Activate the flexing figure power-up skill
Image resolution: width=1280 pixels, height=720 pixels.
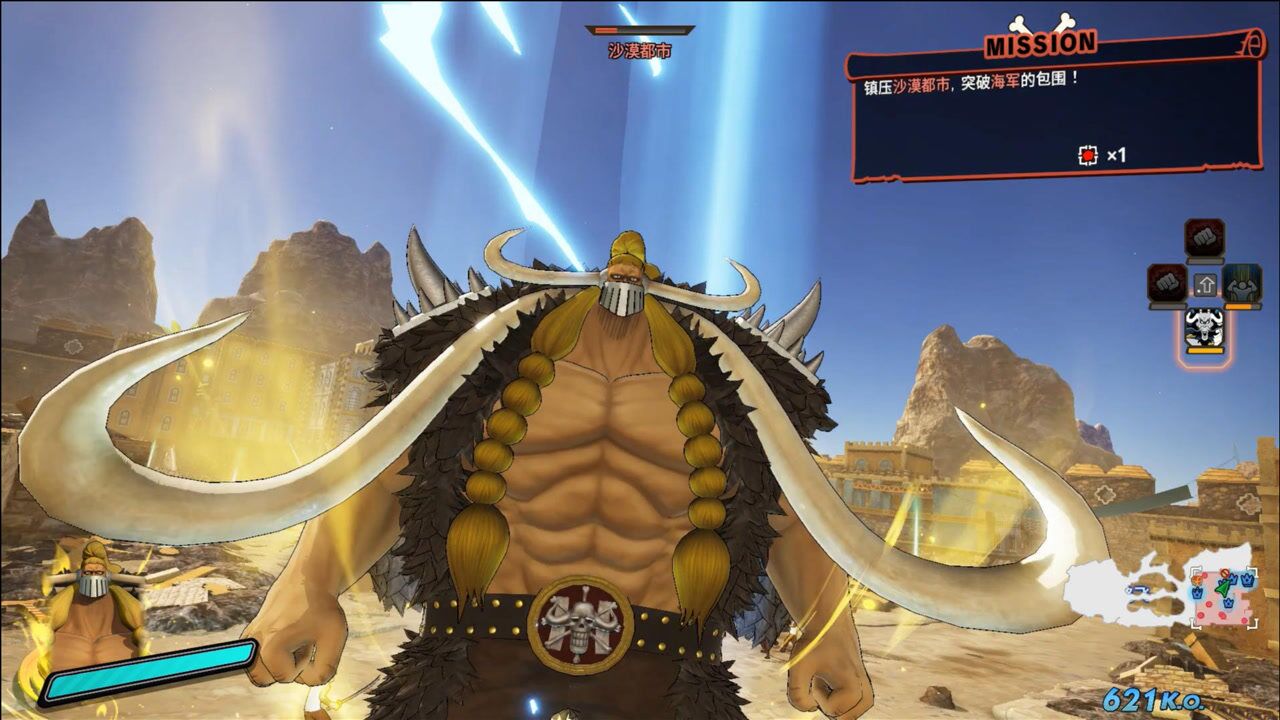click(1242, 283)
